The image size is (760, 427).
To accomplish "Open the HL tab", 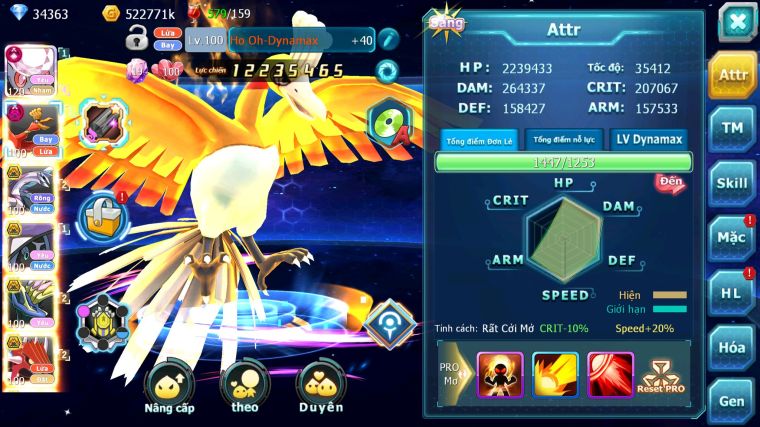I will 733,293.
